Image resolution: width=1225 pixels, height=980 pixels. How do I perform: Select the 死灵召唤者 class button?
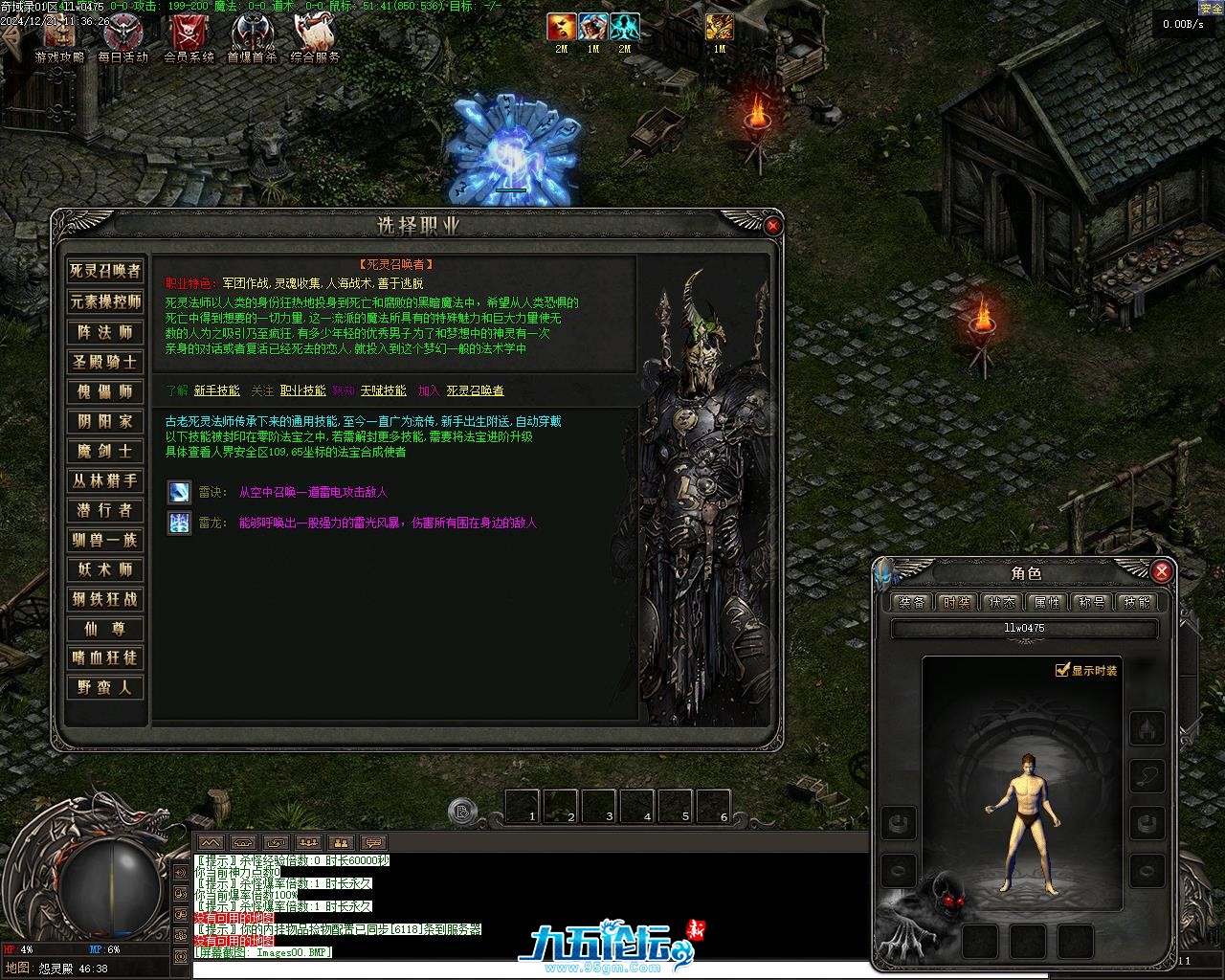point(105,272)
